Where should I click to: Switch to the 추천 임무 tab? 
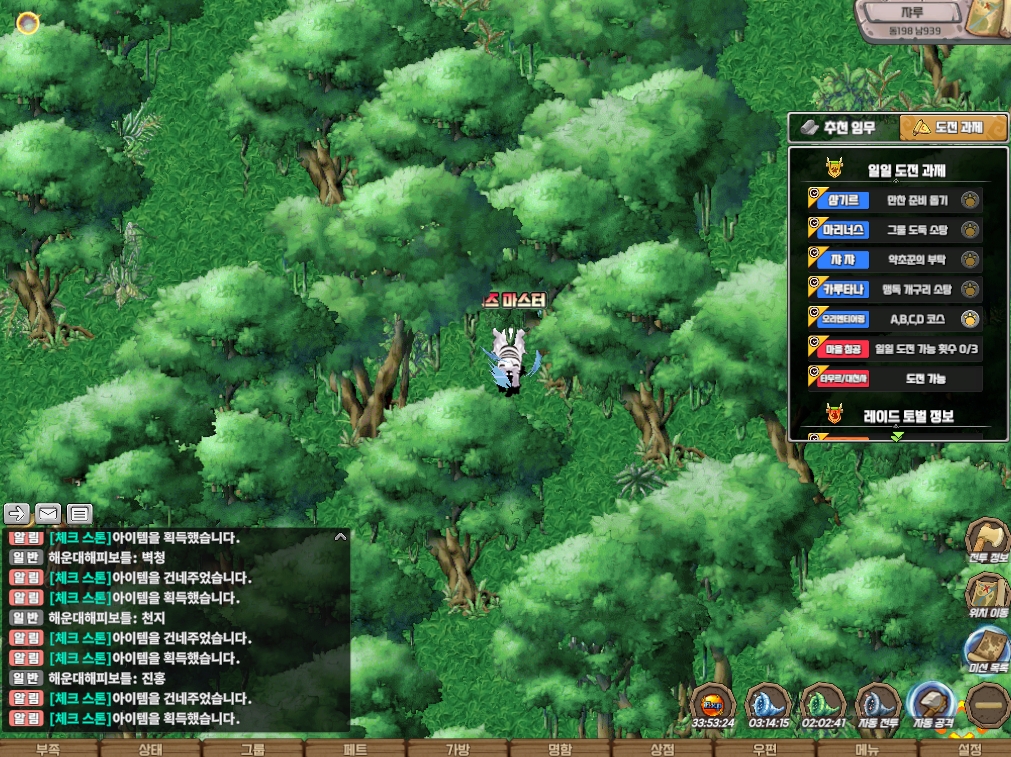842,128
